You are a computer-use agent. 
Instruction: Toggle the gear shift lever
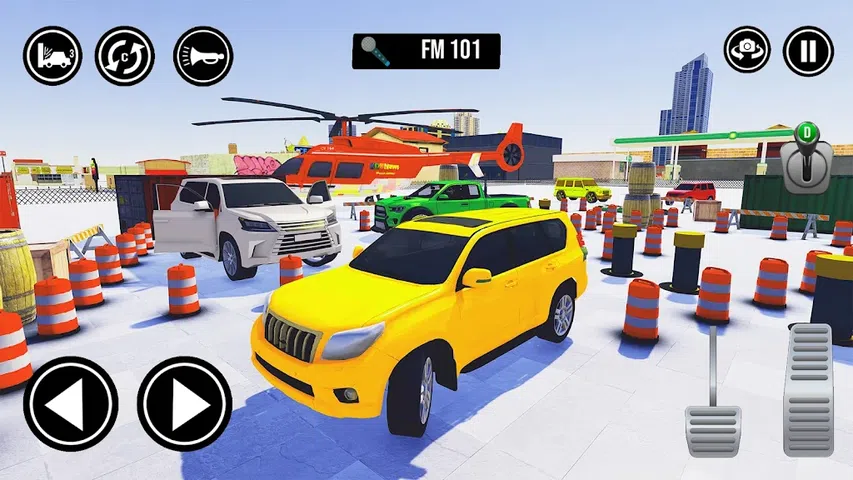807,160
